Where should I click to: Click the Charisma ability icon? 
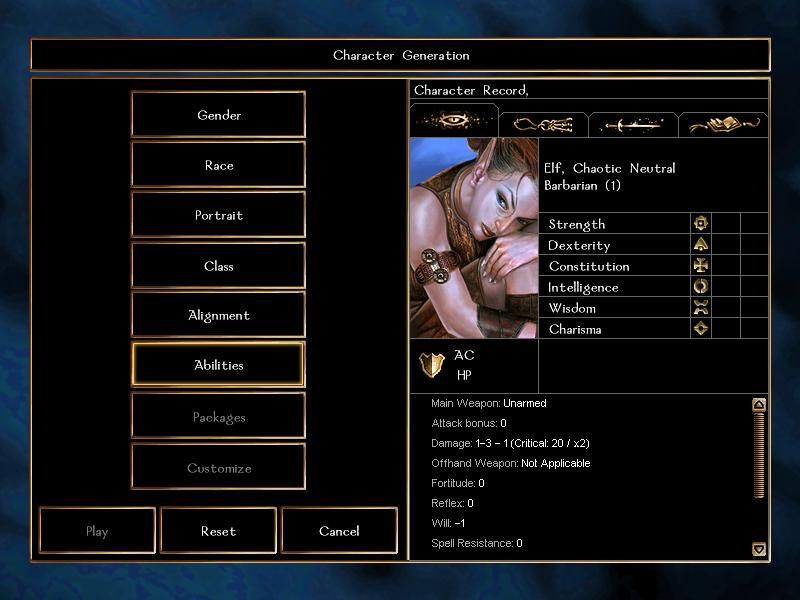coord(702,328)
